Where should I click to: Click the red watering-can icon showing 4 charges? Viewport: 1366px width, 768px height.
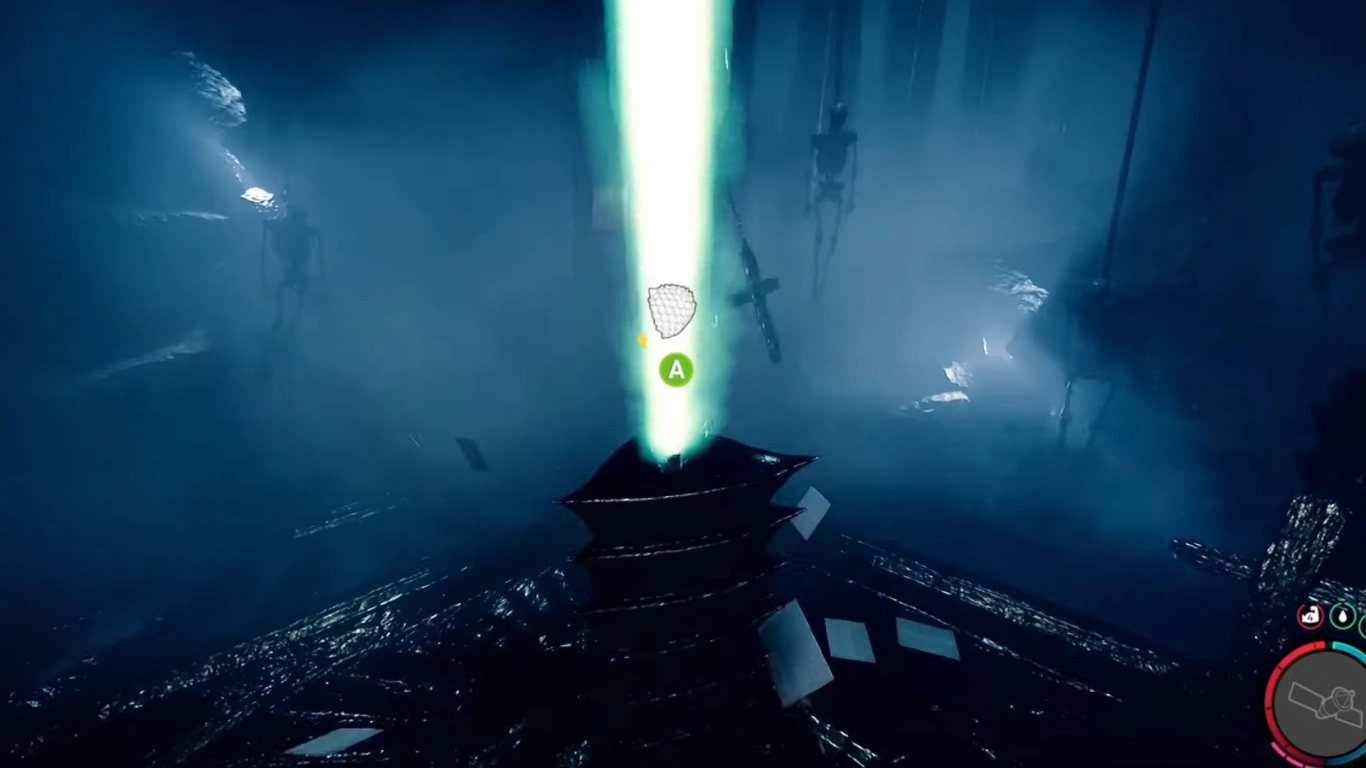point(1309,617)
